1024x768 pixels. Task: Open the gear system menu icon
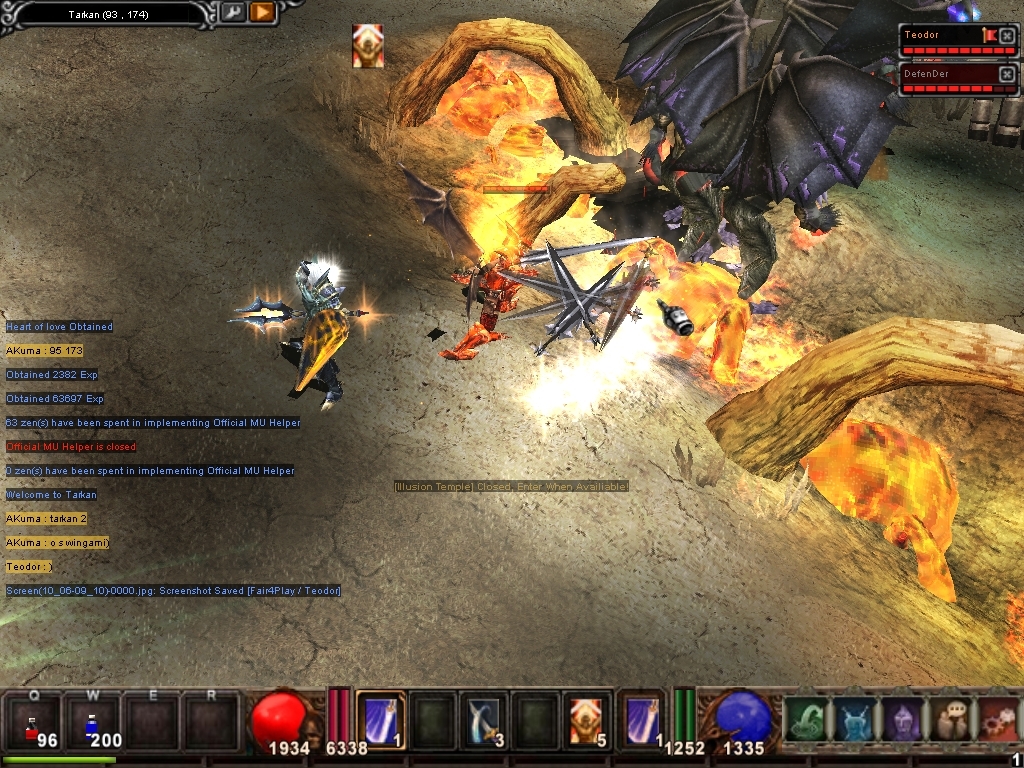coord(996,721)
